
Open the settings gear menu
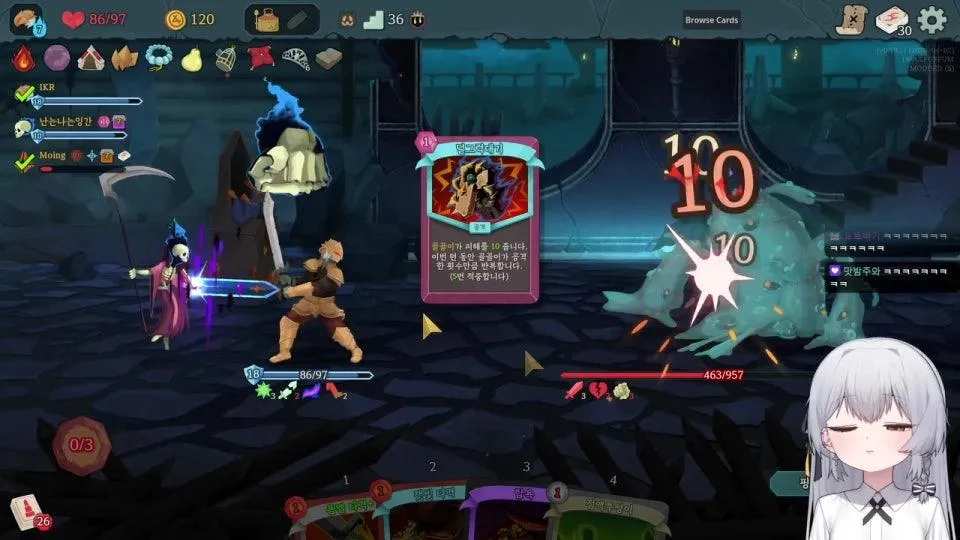click(932, 19)
